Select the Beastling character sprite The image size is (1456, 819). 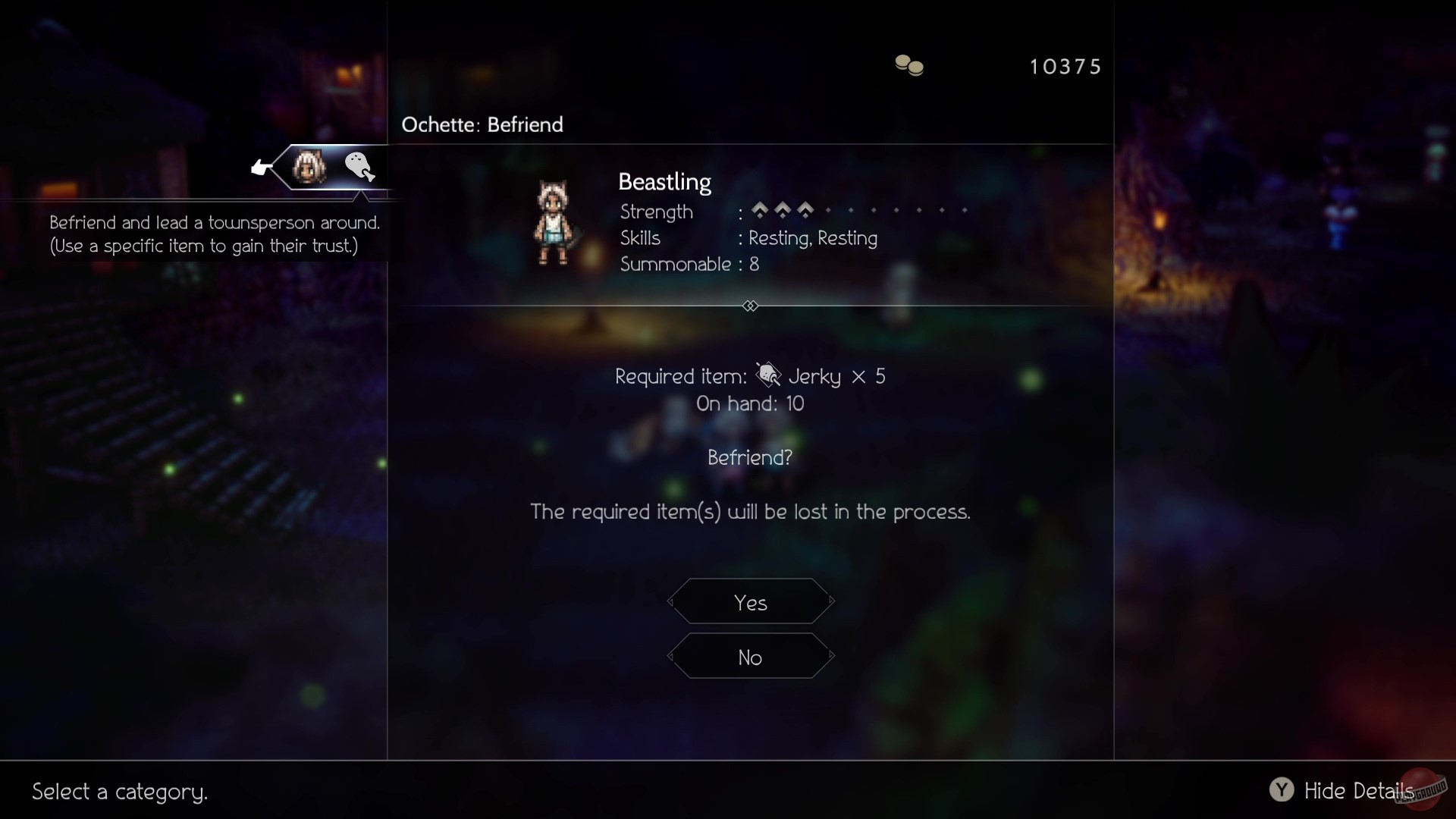coord(554,222)
